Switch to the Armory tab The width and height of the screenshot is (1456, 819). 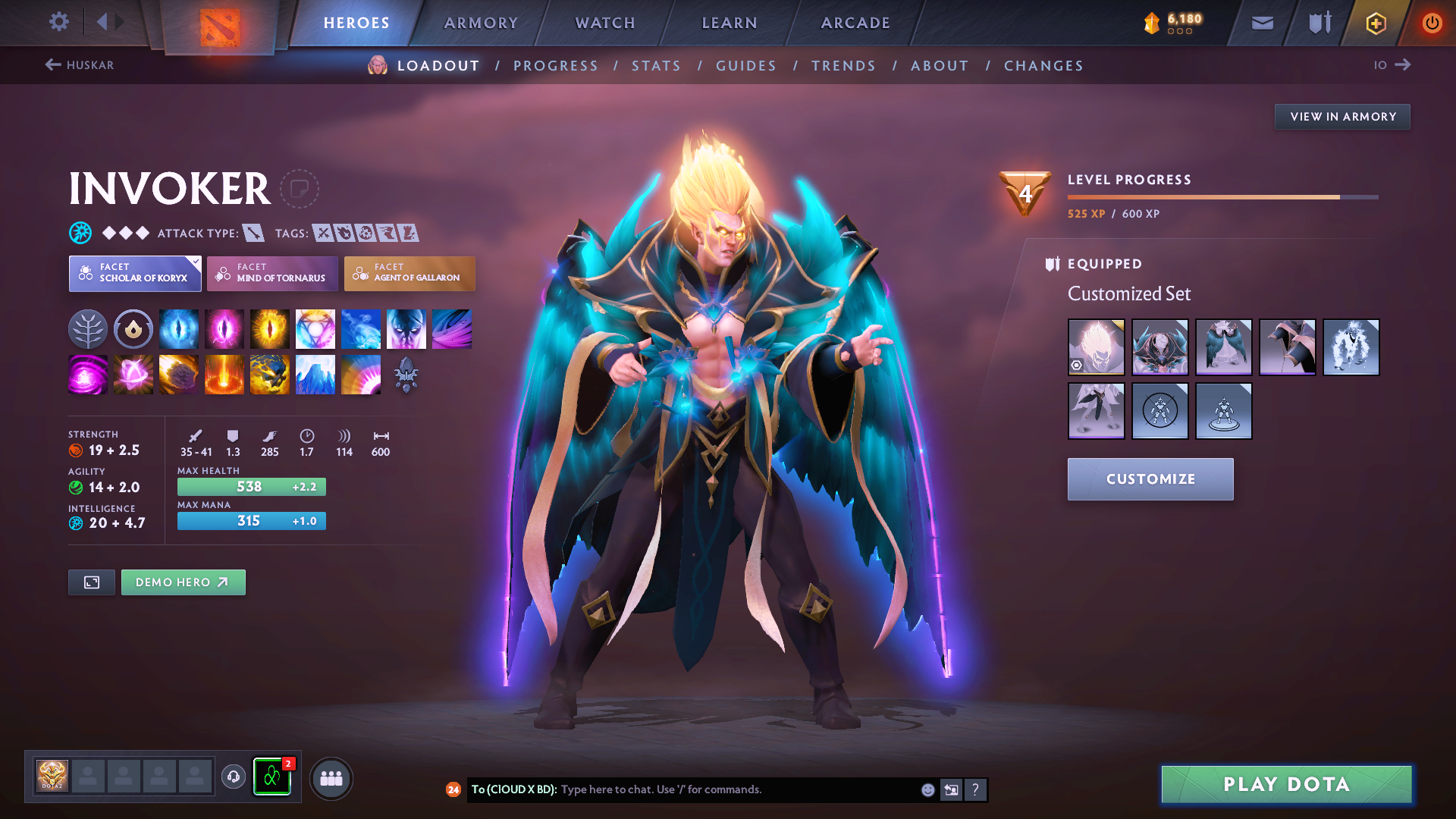click(x=481, y=23)
